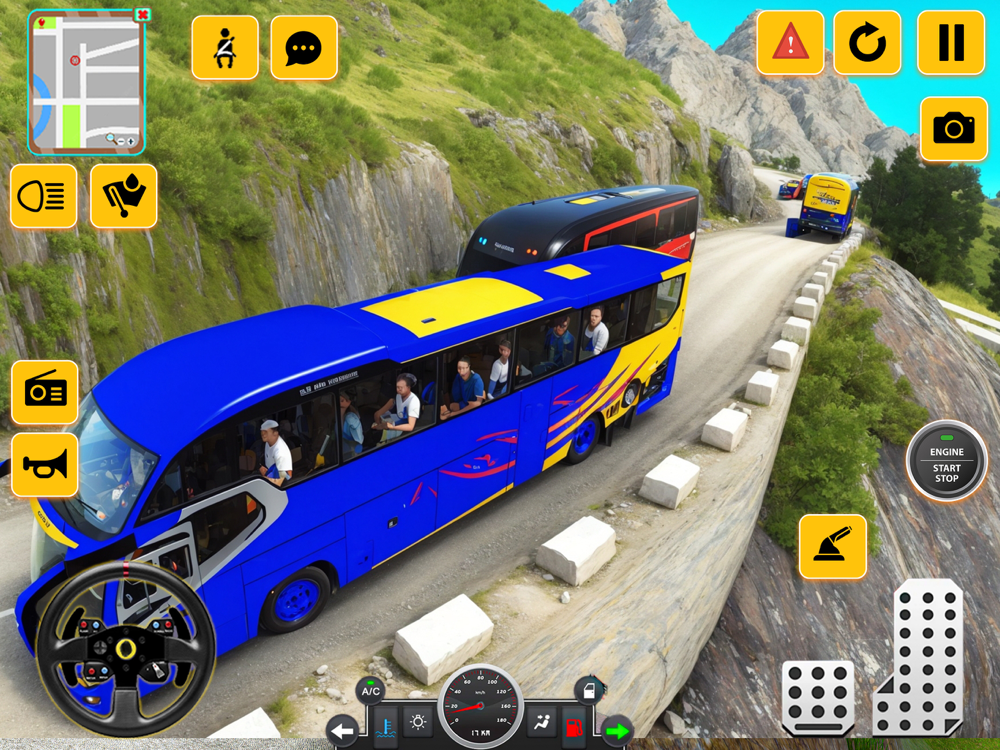This screenshot has height=750, width=1000.
Task: Fasten the seatbelt icon button
Action: click(x=225, y=47)
